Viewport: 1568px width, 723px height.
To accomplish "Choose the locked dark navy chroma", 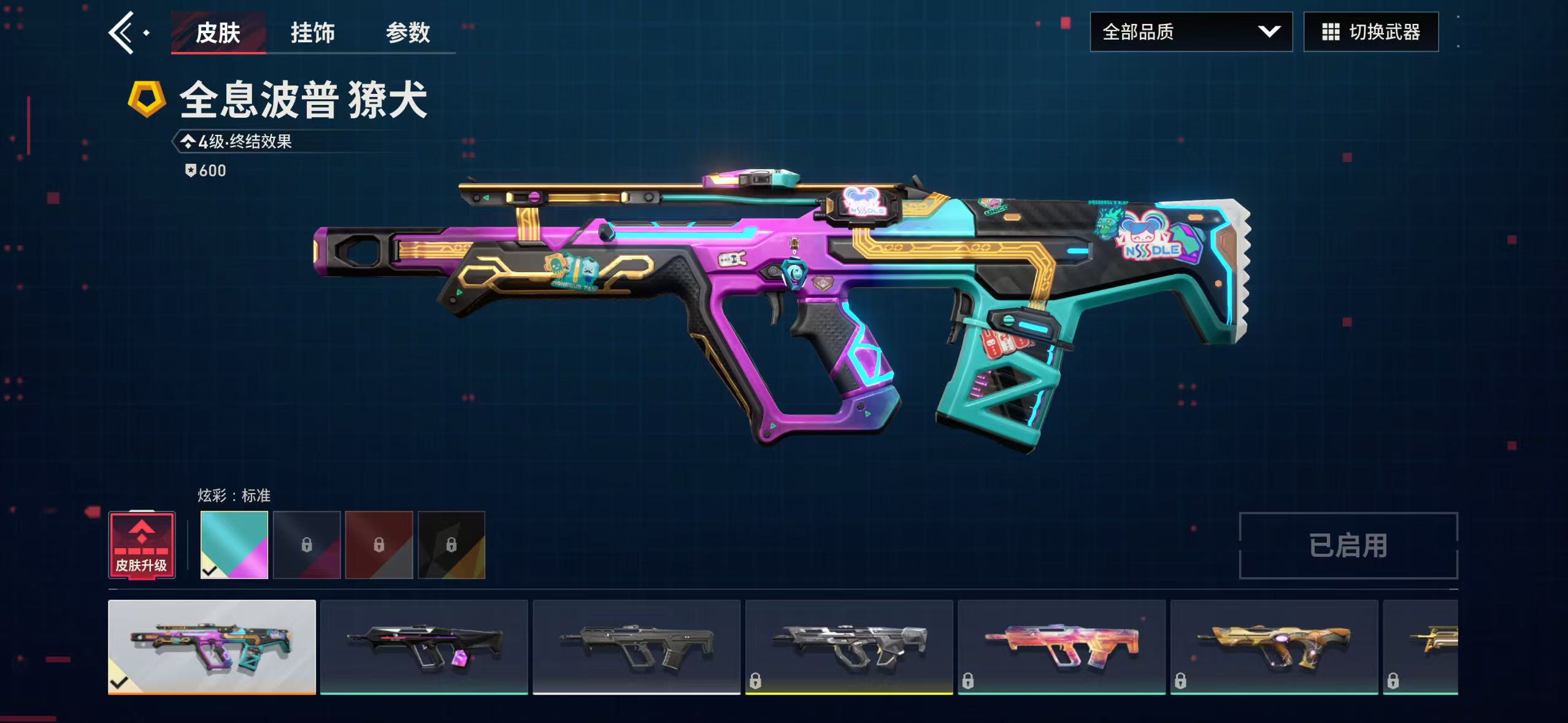I will pyautogui.click(x=307, y=545).
